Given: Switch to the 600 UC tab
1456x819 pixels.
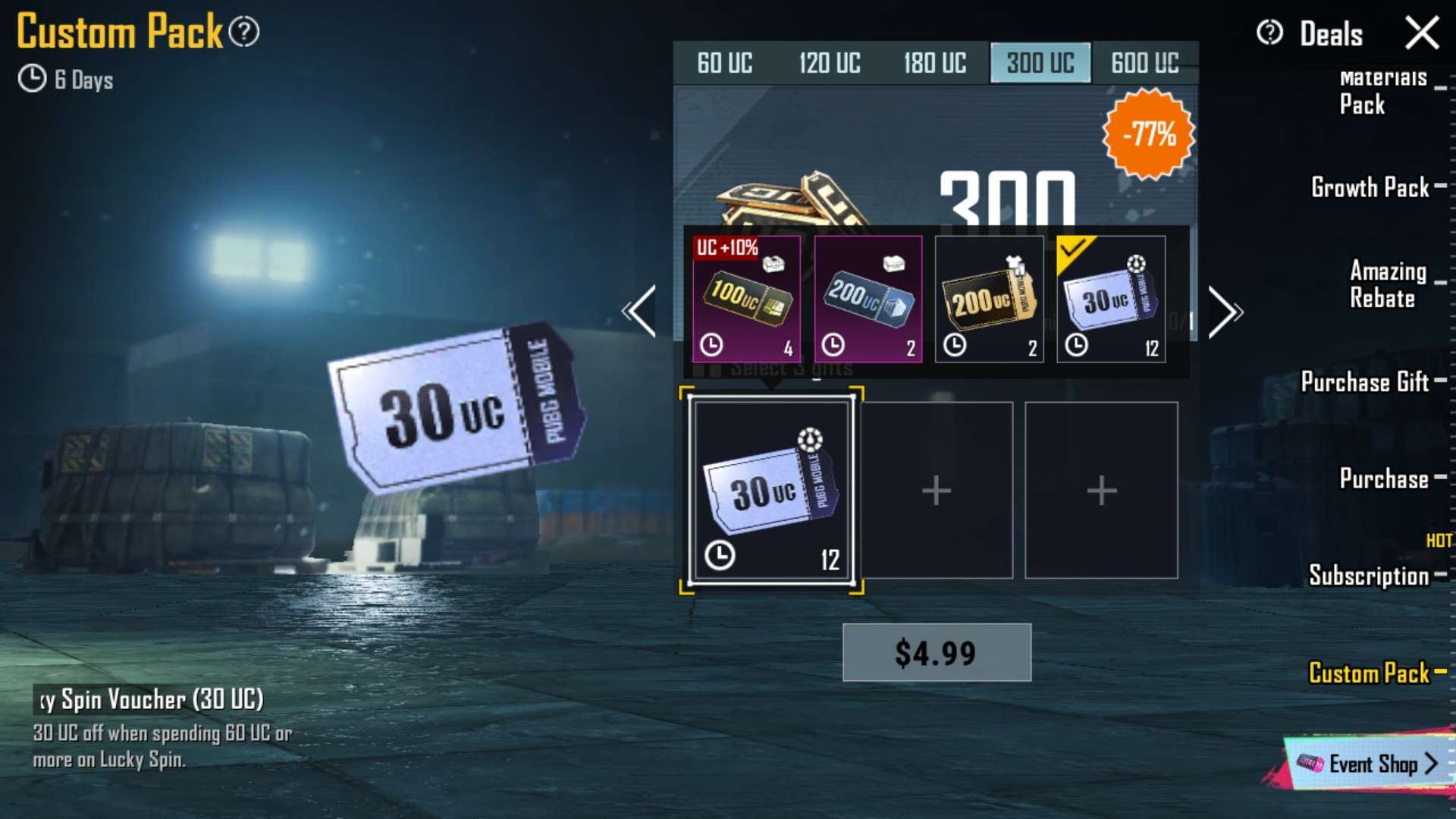Looking at the screenshot, I should coord(1144,64).
